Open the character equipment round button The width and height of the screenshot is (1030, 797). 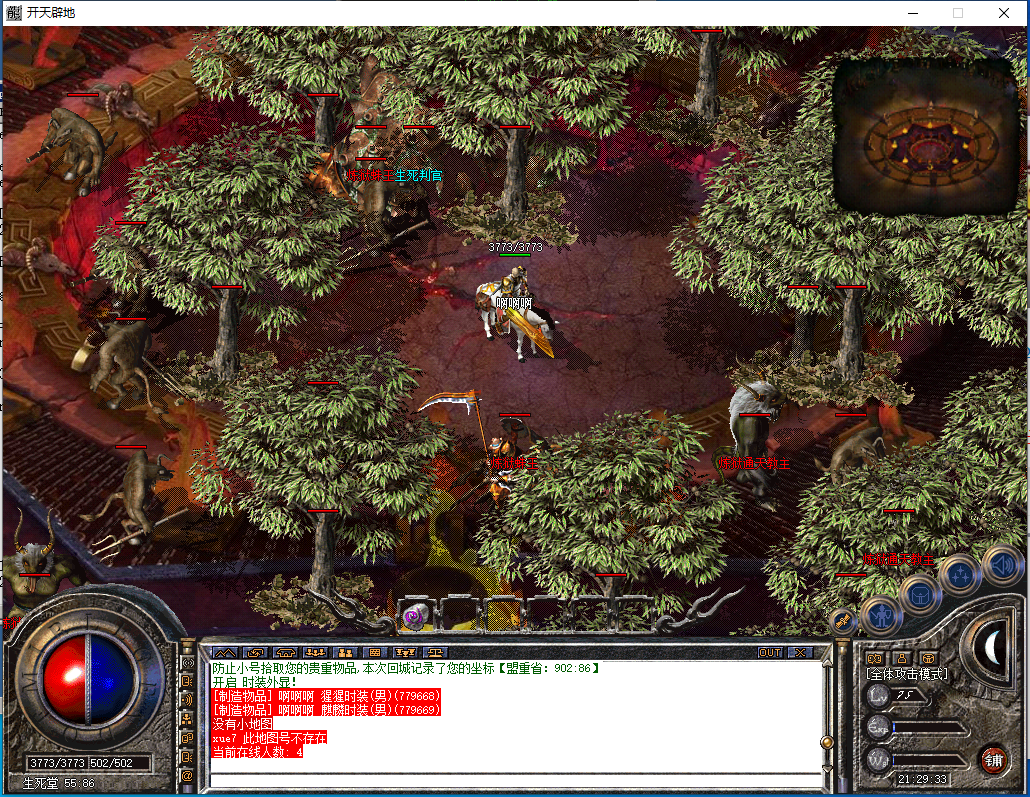click(x=881, y=615)
